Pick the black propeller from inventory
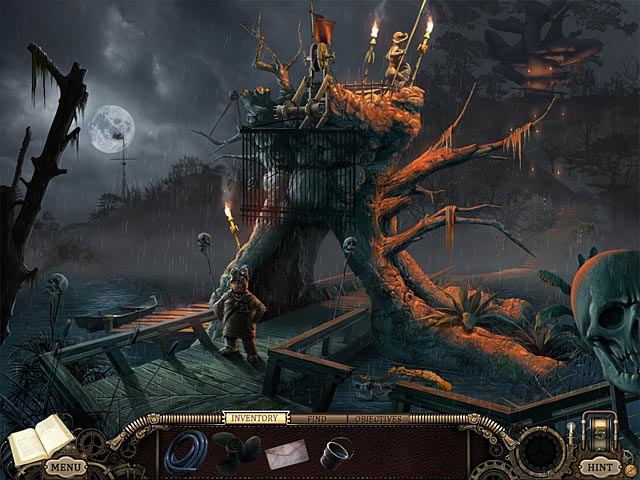The image size is (640, 480). pos(236,453)
